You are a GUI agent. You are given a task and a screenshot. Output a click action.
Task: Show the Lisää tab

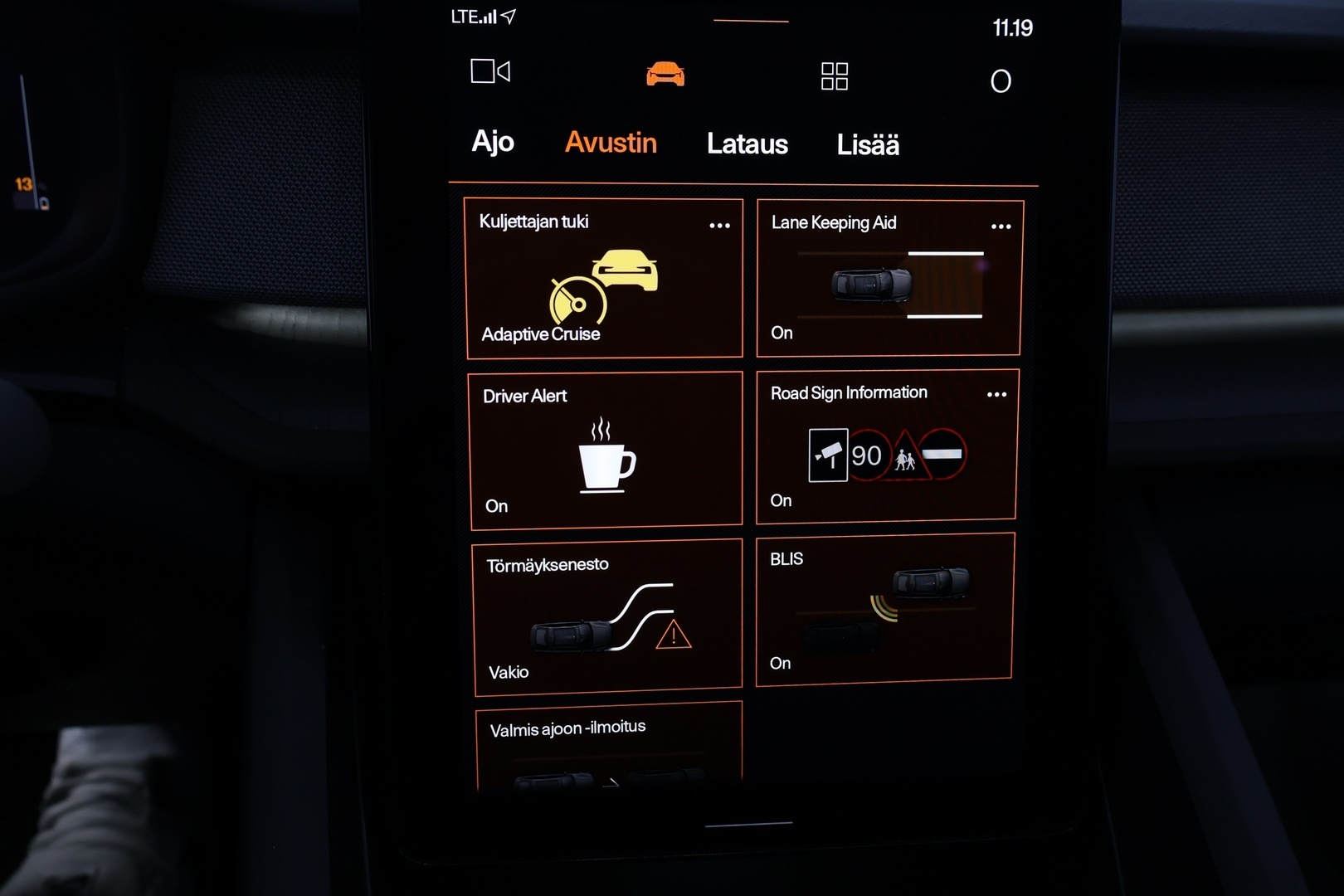tap(868, 145)
